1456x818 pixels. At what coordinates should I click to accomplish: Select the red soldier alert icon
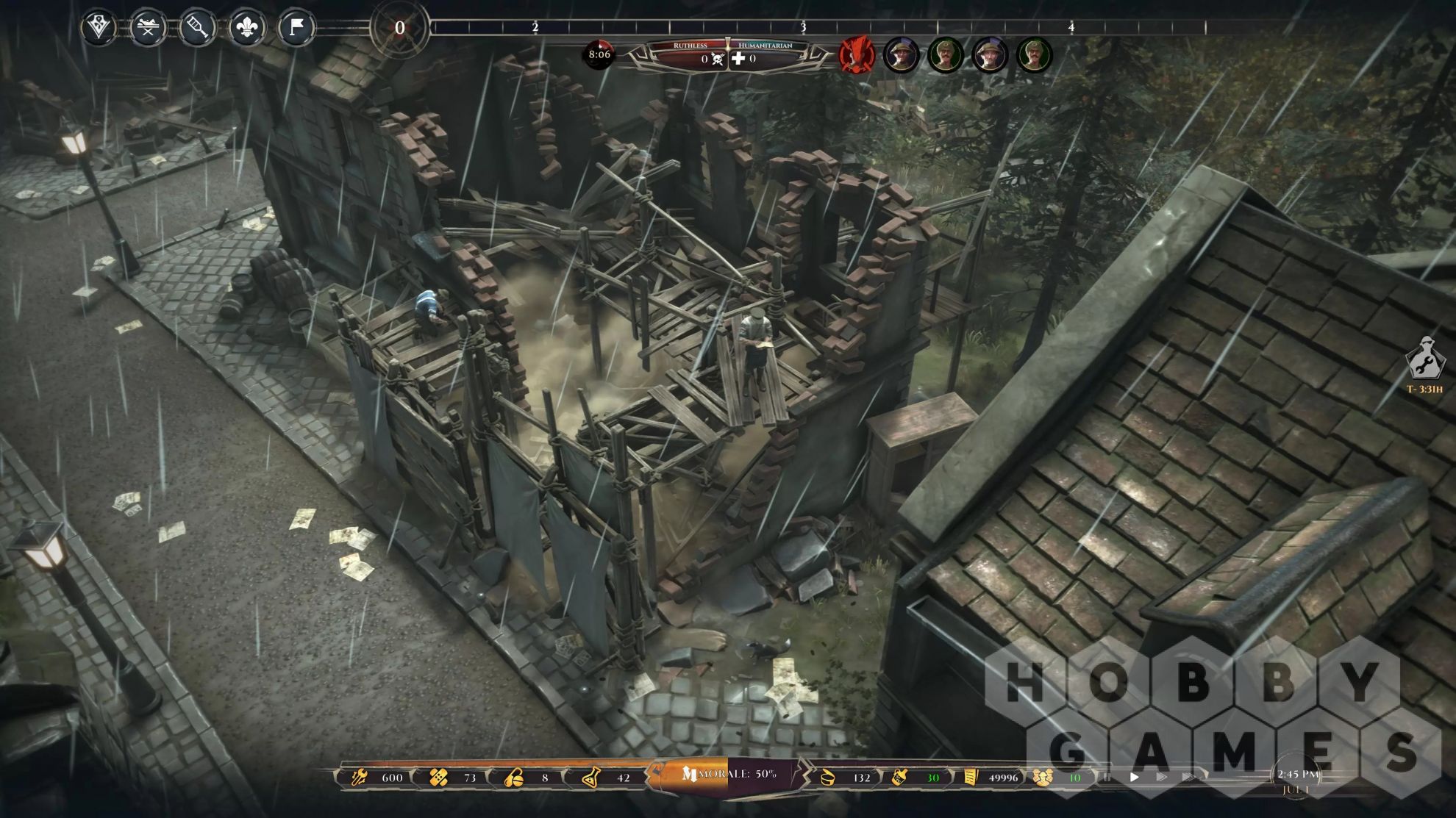(857, 55)
